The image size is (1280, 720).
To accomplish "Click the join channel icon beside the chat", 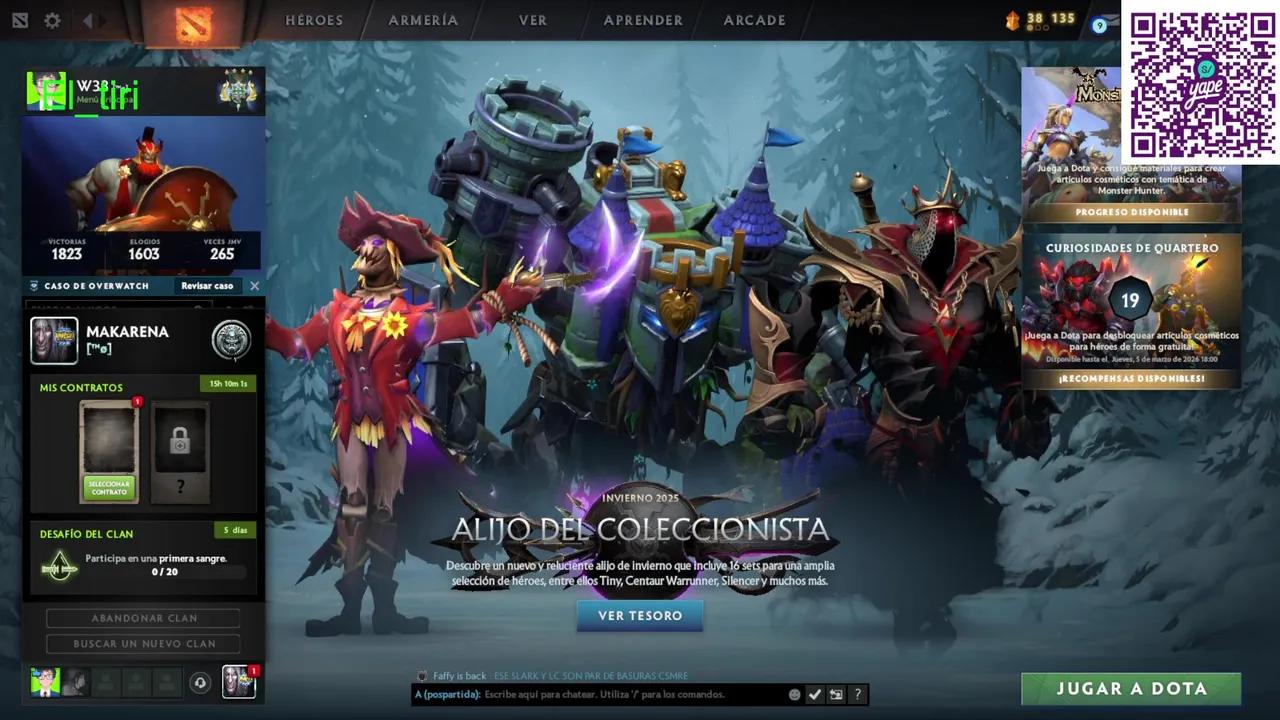I will point(836,694).
